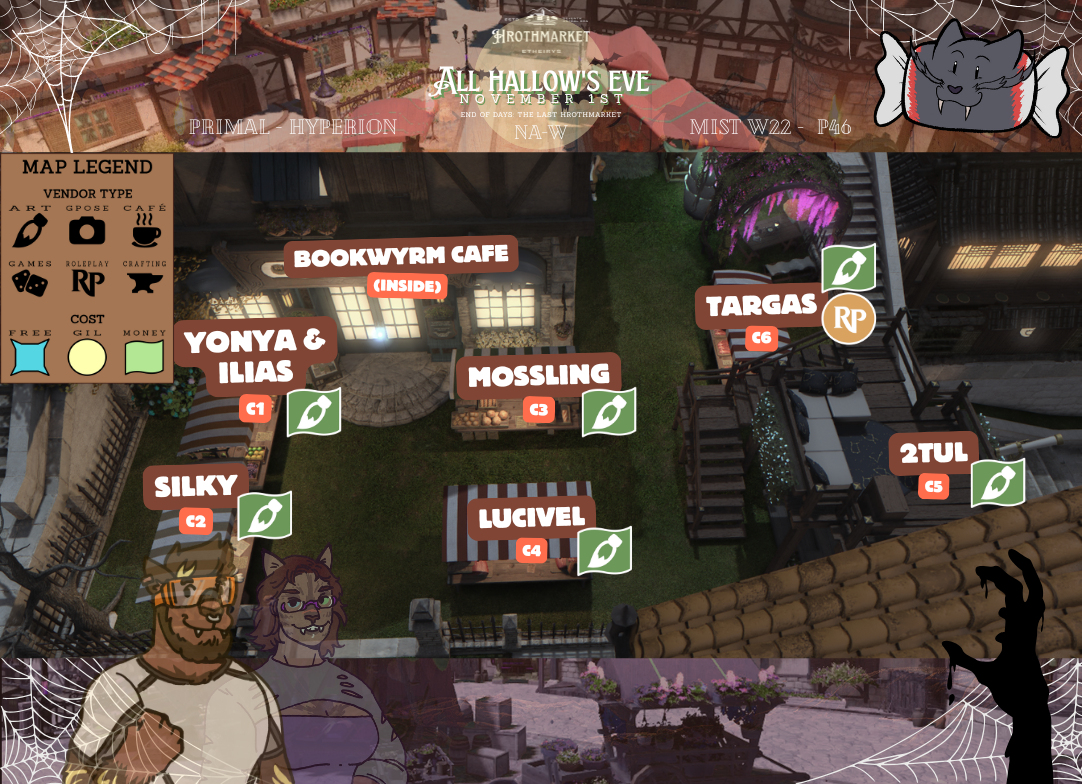Select the Lucivel vendor label
Viewport: 1082px width, 784px height.
tap(531, 518)
